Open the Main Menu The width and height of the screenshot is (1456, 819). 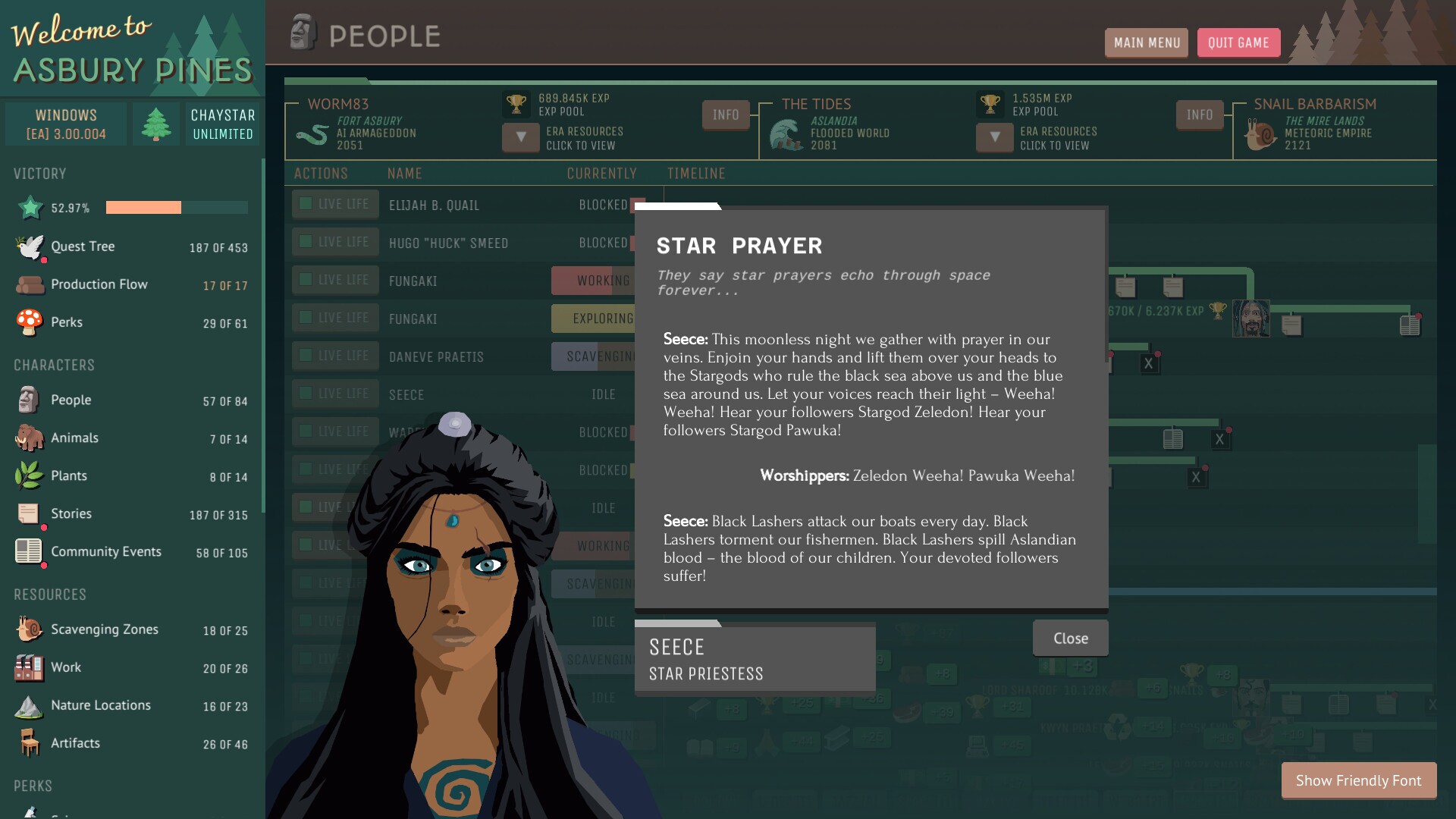click(x=1146, y=42)
